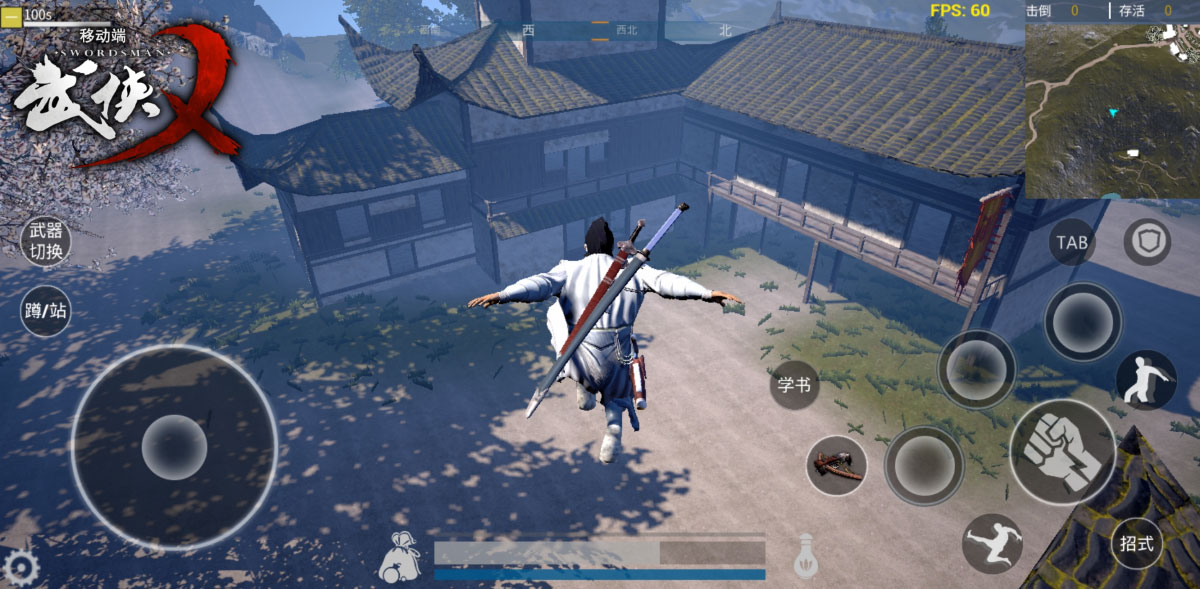Image resolution: width=1200 pixels, height=589 pixels.
Task: Use the potion bottle icon
Action: point(806,556)
